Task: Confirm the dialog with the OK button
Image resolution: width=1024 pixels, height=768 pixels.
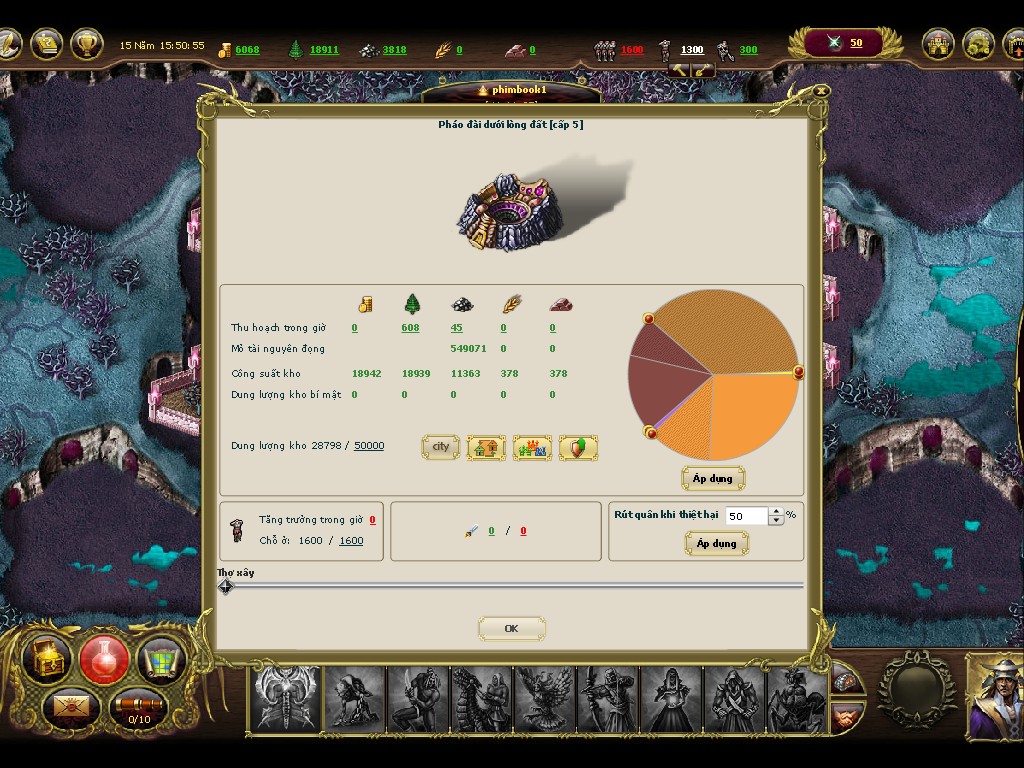Action: click(511, 629)
